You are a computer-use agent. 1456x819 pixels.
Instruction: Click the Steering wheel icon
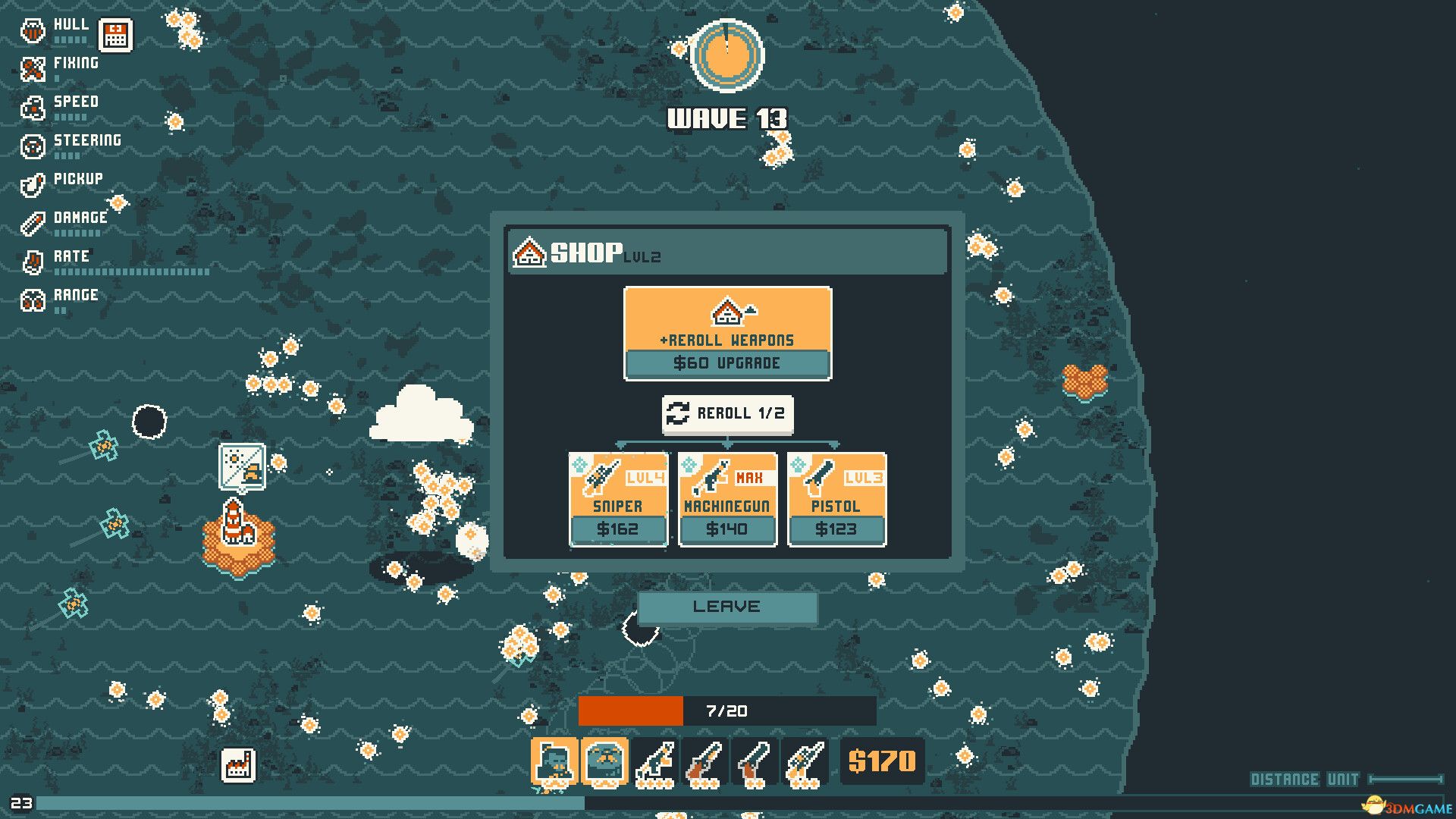(x=33, y=145)
